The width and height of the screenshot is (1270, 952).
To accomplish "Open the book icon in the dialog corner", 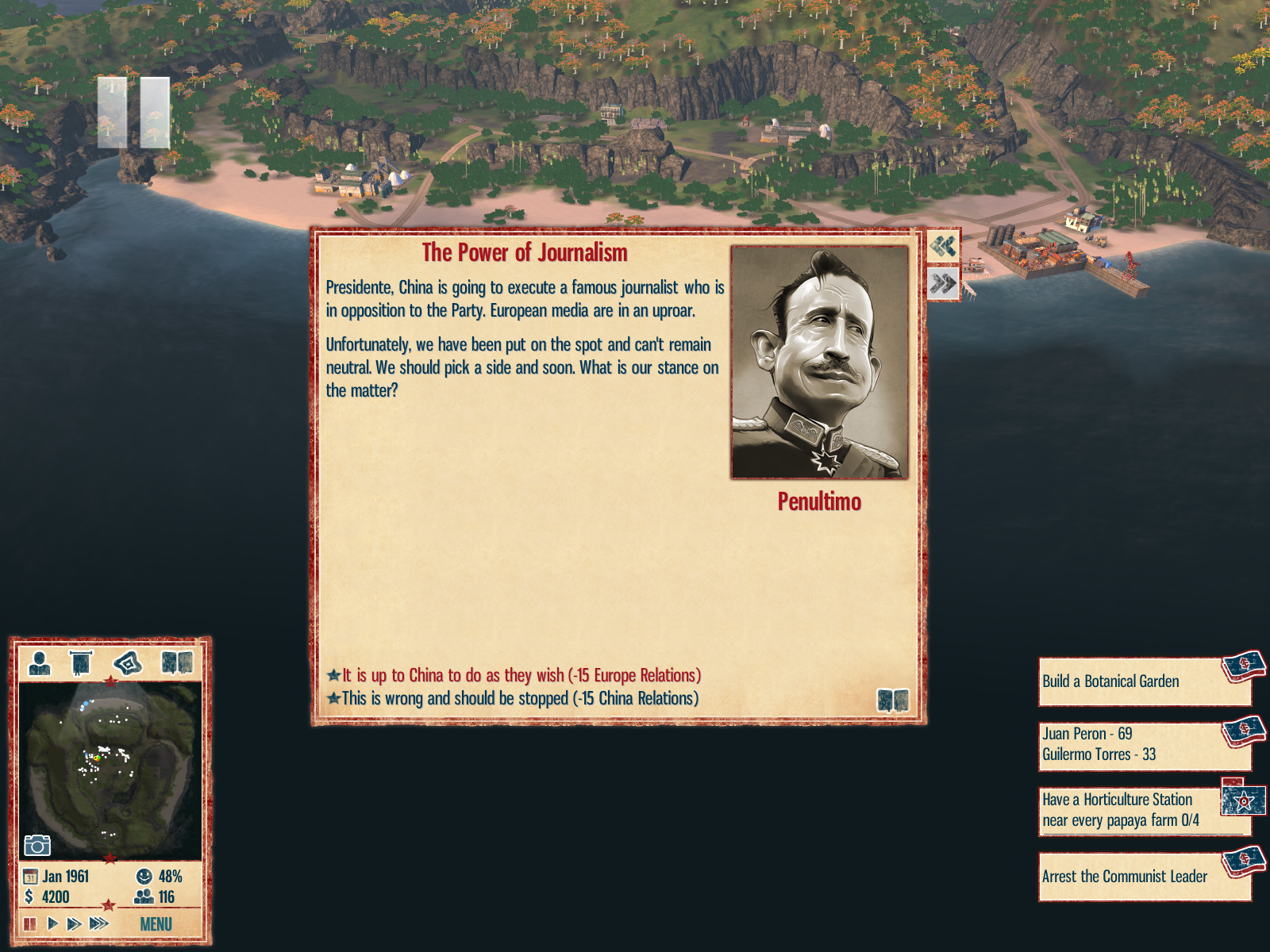I will pyautogui.click(x=892, y=700).
